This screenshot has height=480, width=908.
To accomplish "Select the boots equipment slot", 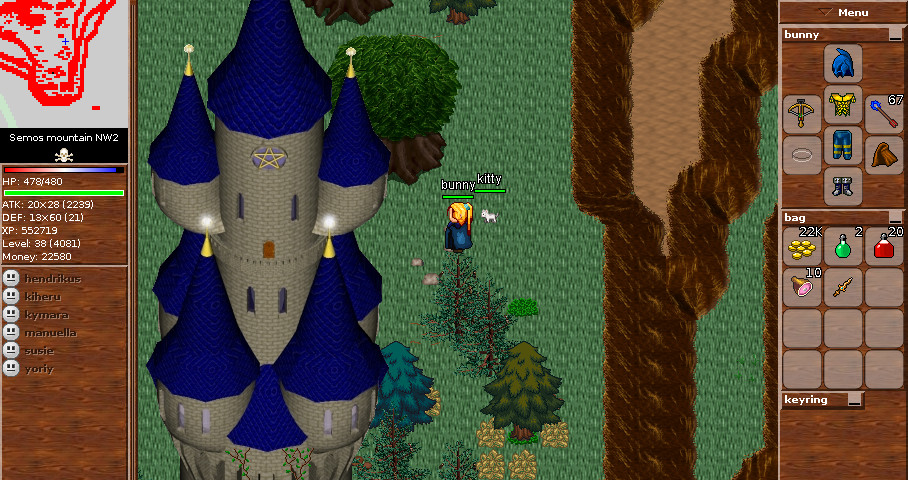I will click(842, 186).
